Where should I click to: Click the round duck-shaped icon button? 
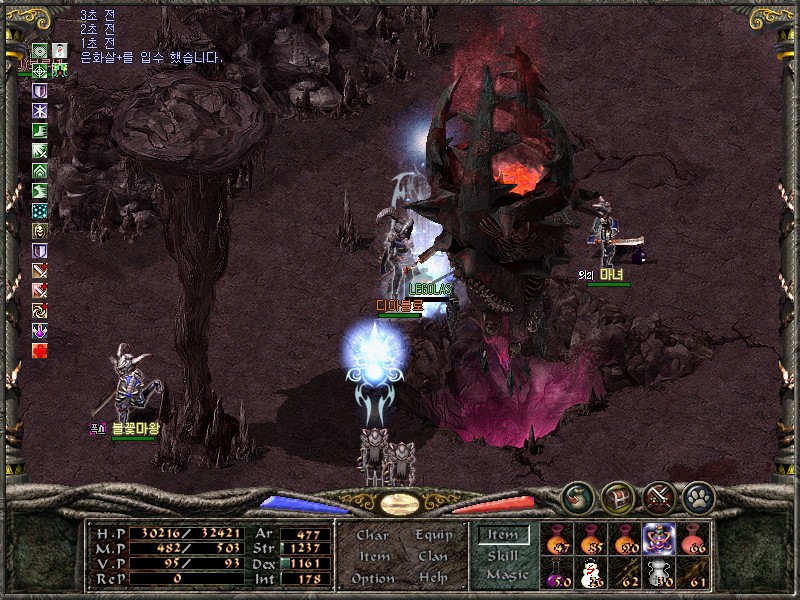(576, 496)
